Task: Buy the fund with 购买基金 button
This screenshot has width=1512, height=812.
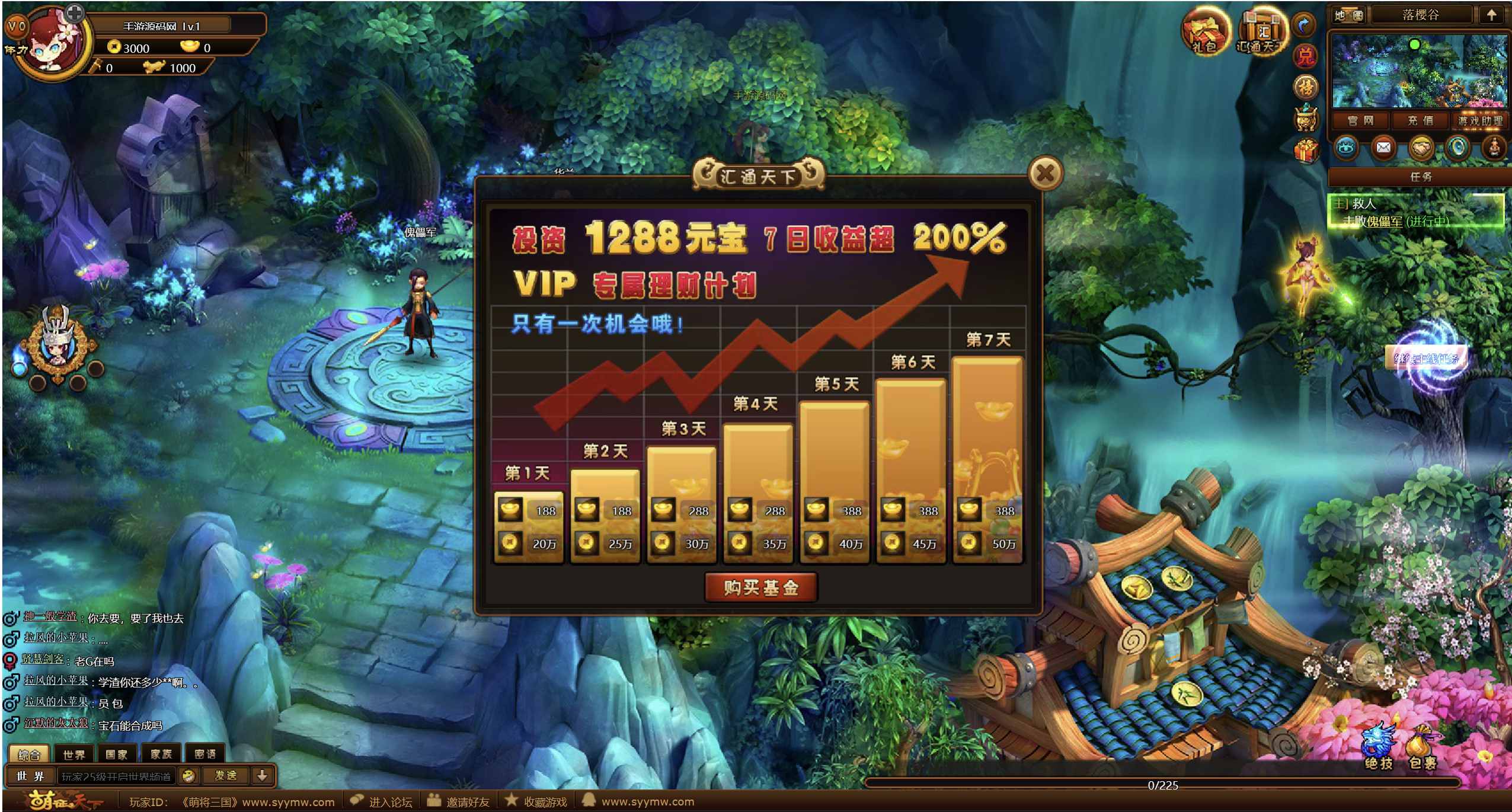Action: pyautogui.click(x=760, y=587)
